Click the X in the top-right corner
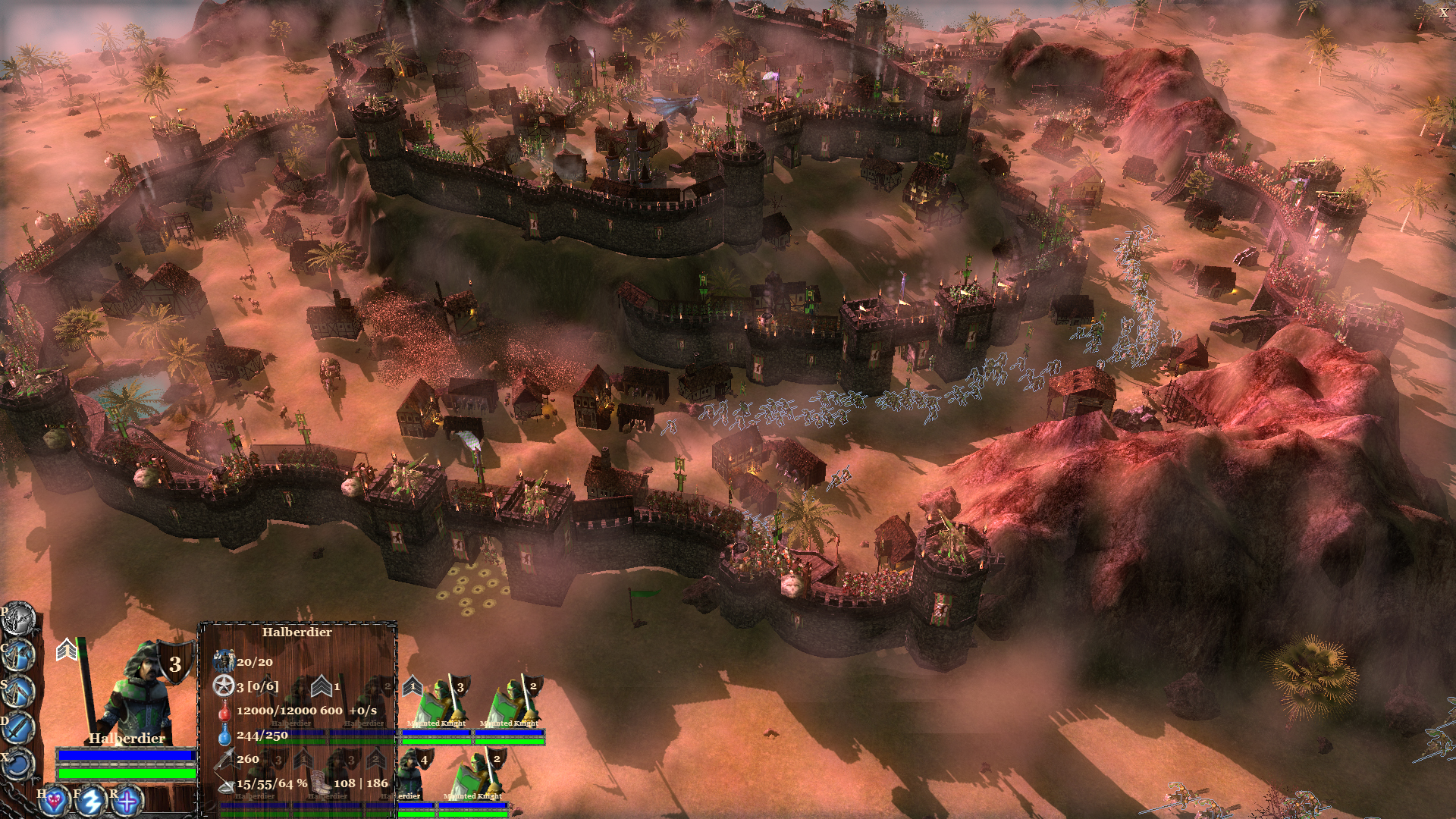1456x819 pixels. click(1445, 12)
